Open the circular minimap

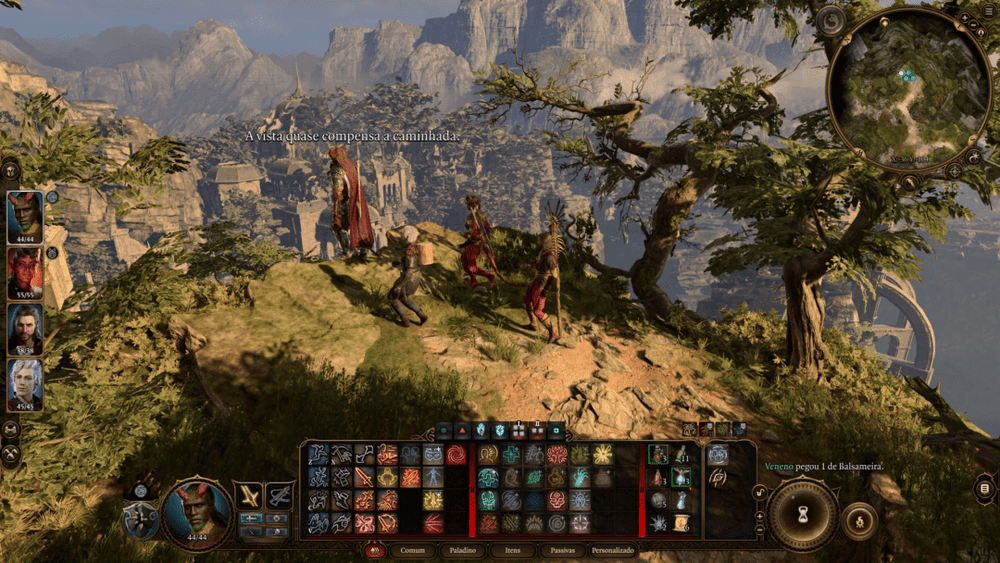coord(907,89)
